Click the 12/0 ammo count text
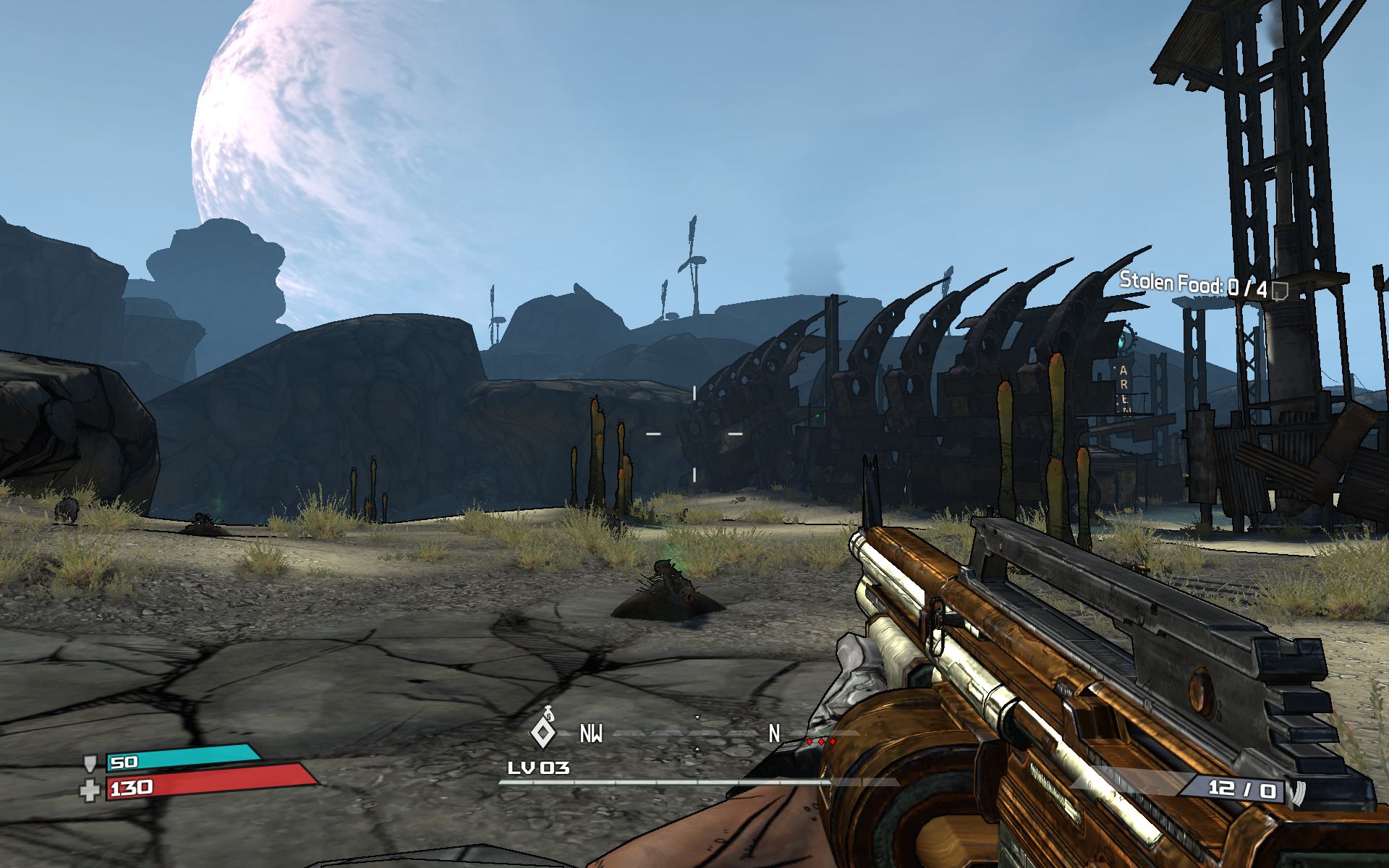This screenshot has height=868, width=1389. point(1241,789)
